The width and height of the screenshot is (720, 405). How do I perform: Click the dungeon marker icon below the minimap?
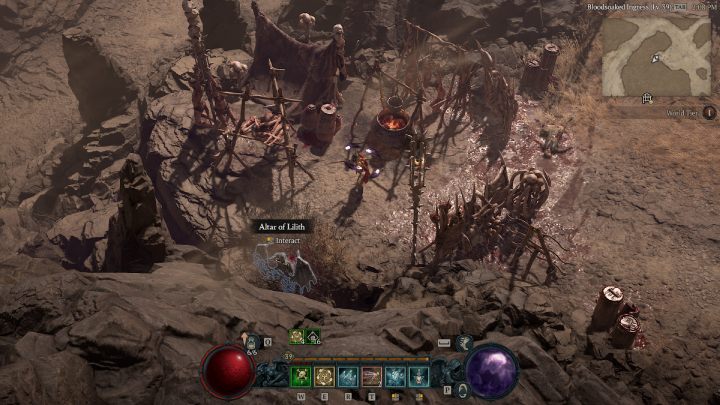648,97
